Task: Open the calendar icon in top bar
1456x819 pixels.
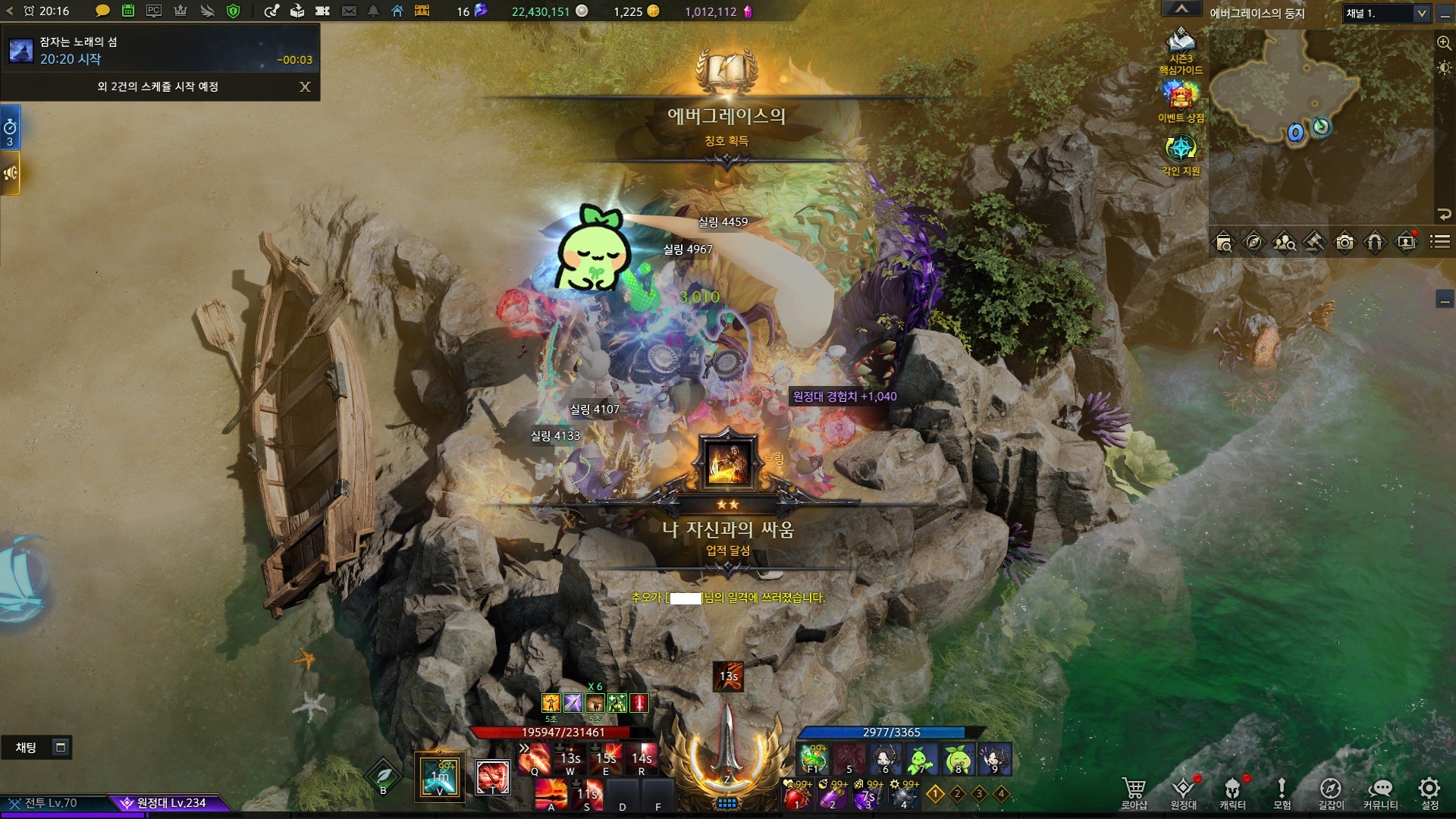Action: coord(128,11)
